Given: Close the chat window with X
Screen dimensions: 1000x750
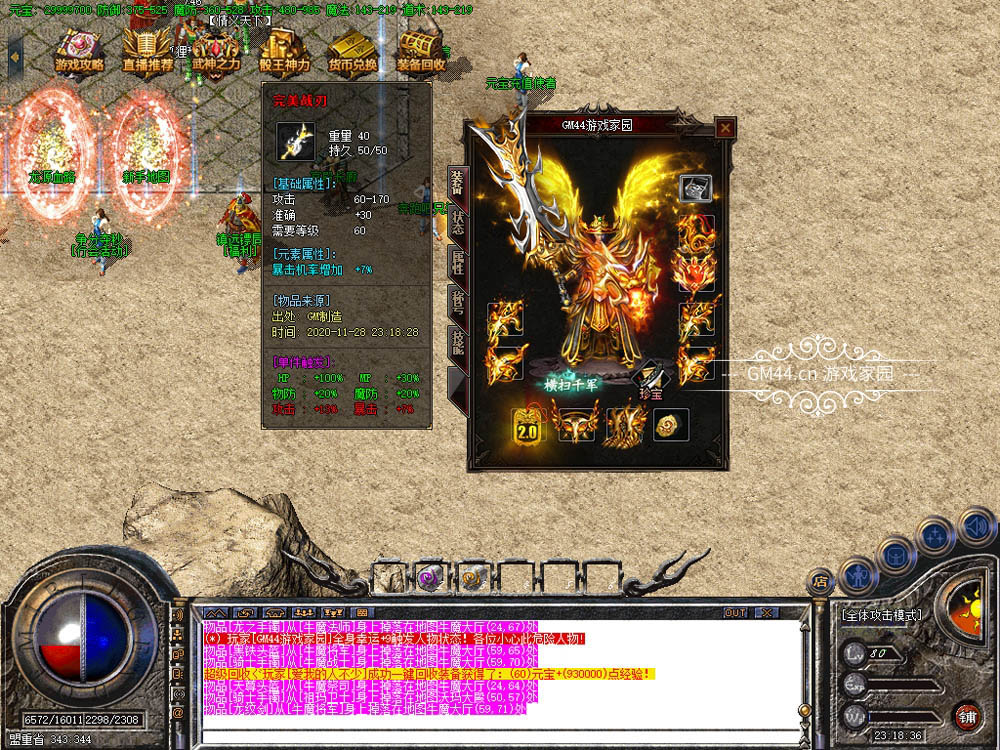Looking at the screenshot, I should click(766, 612).
